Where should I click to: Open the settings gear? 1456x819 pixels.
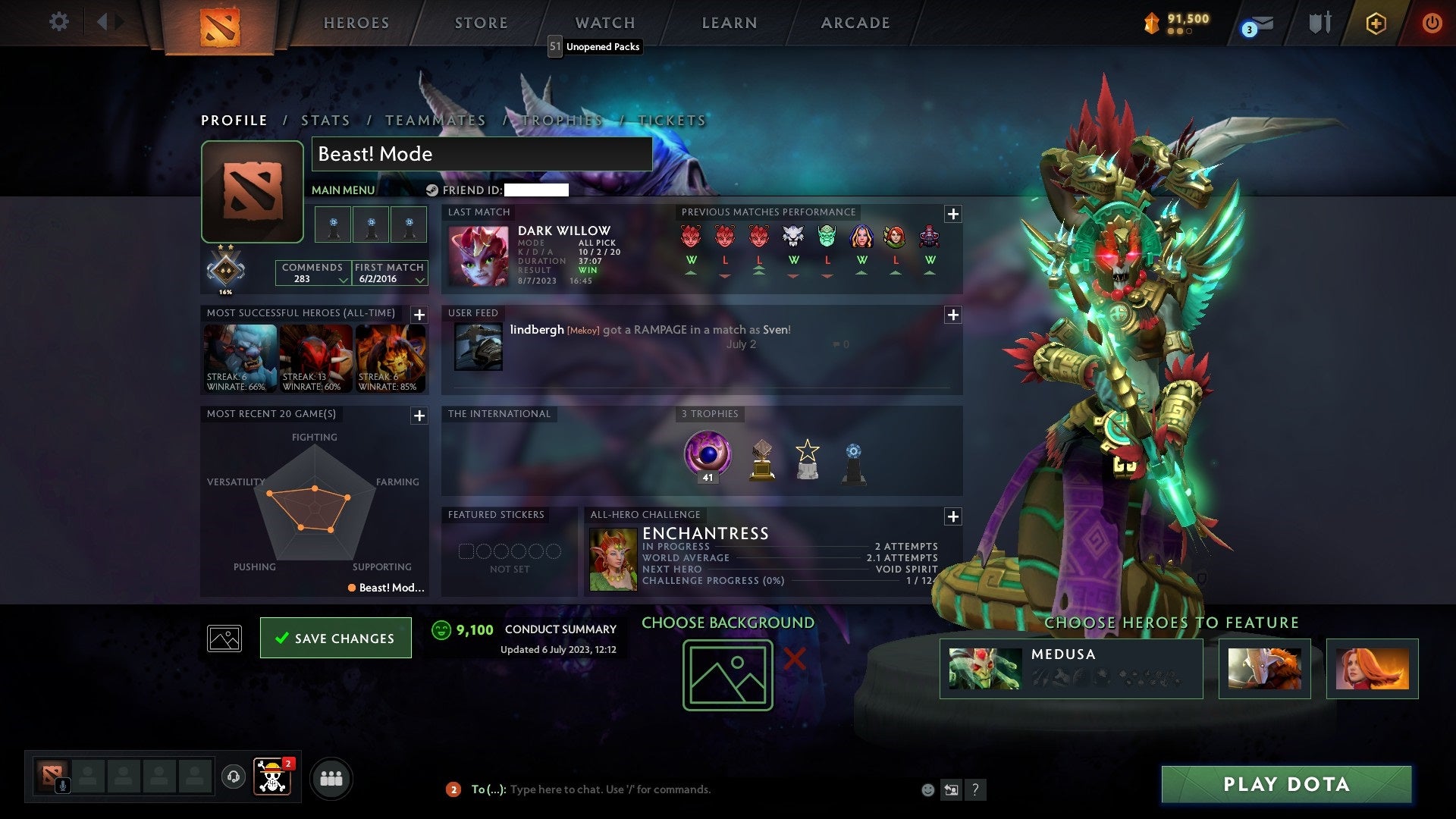[58, 22]
